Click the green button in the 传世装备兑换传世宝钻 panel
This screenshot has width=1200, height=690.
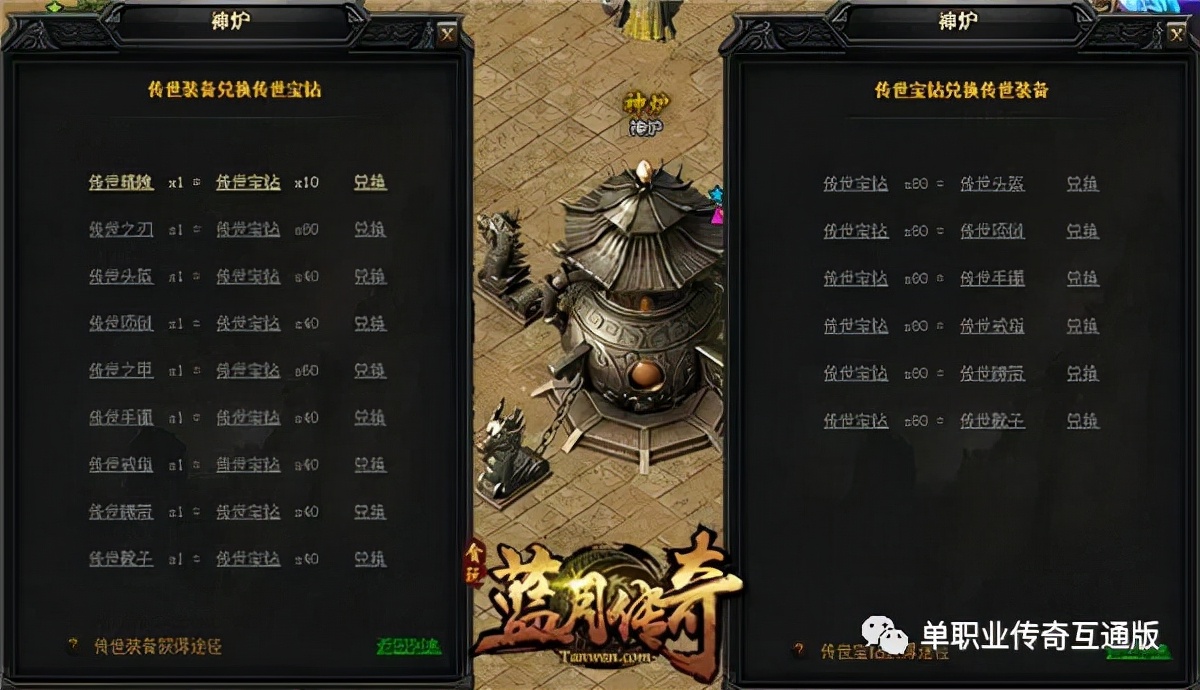(408, 646)
